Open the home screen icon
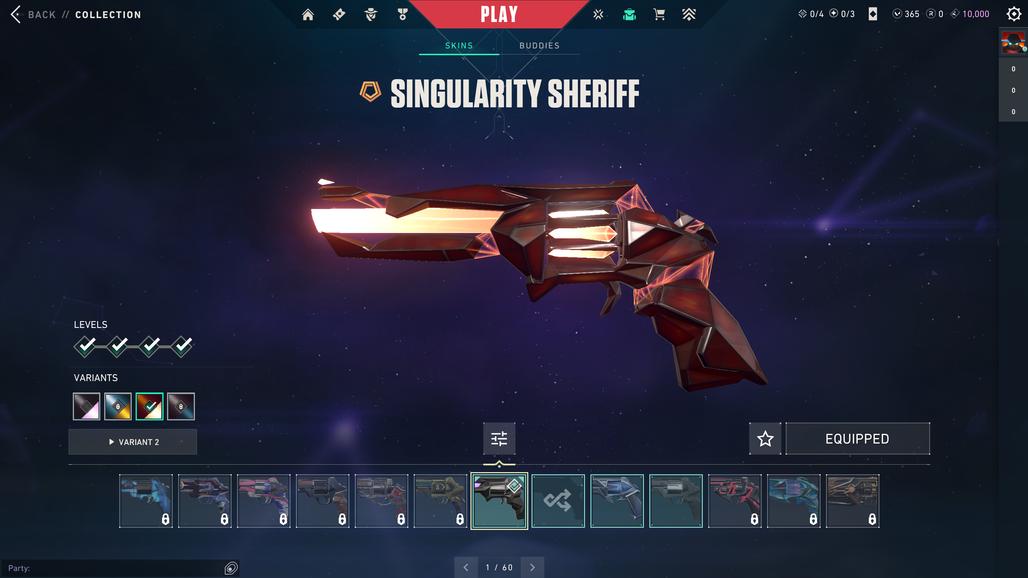The width and height of the screenshot is (1028, 578). pos(308,15)
